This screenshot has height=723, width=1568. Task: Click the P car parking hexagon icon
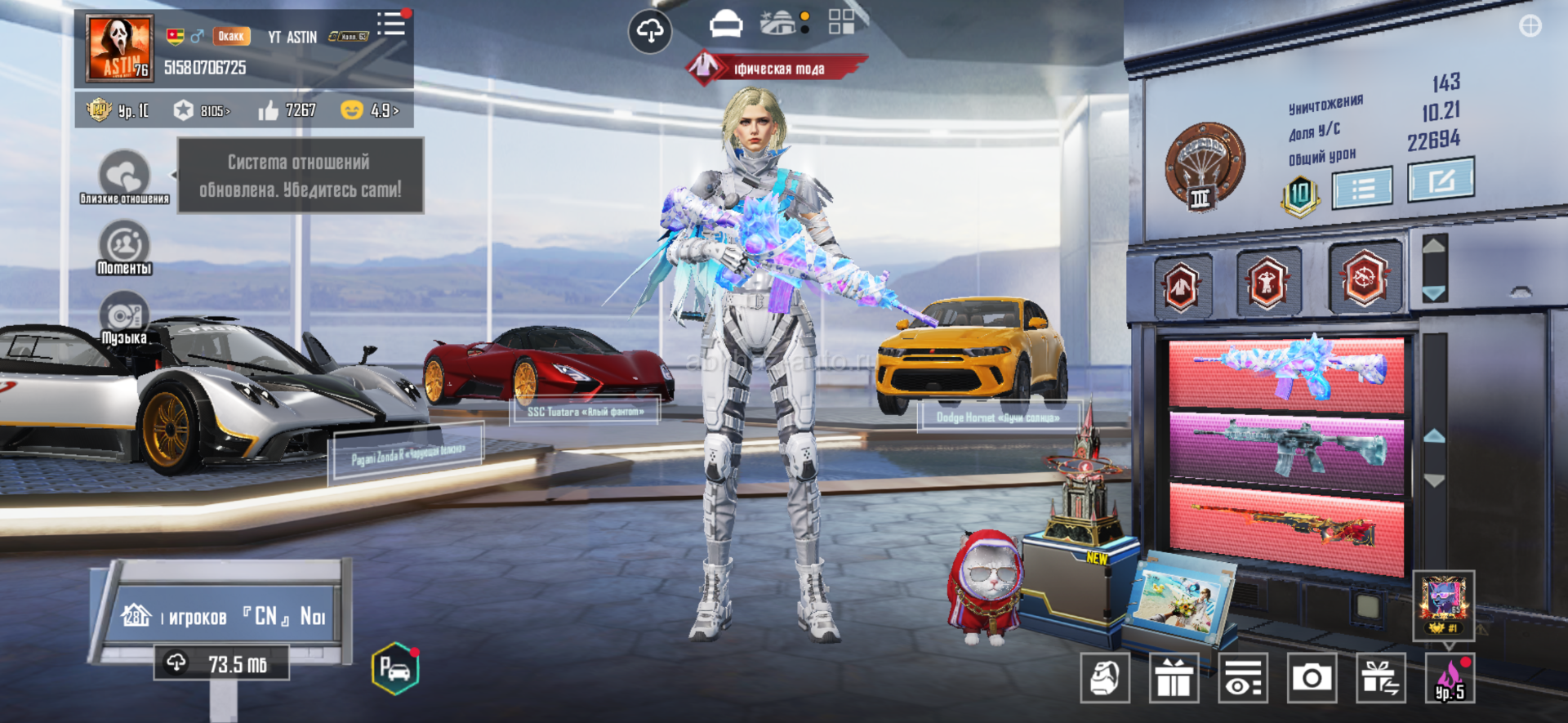(395, 669)
